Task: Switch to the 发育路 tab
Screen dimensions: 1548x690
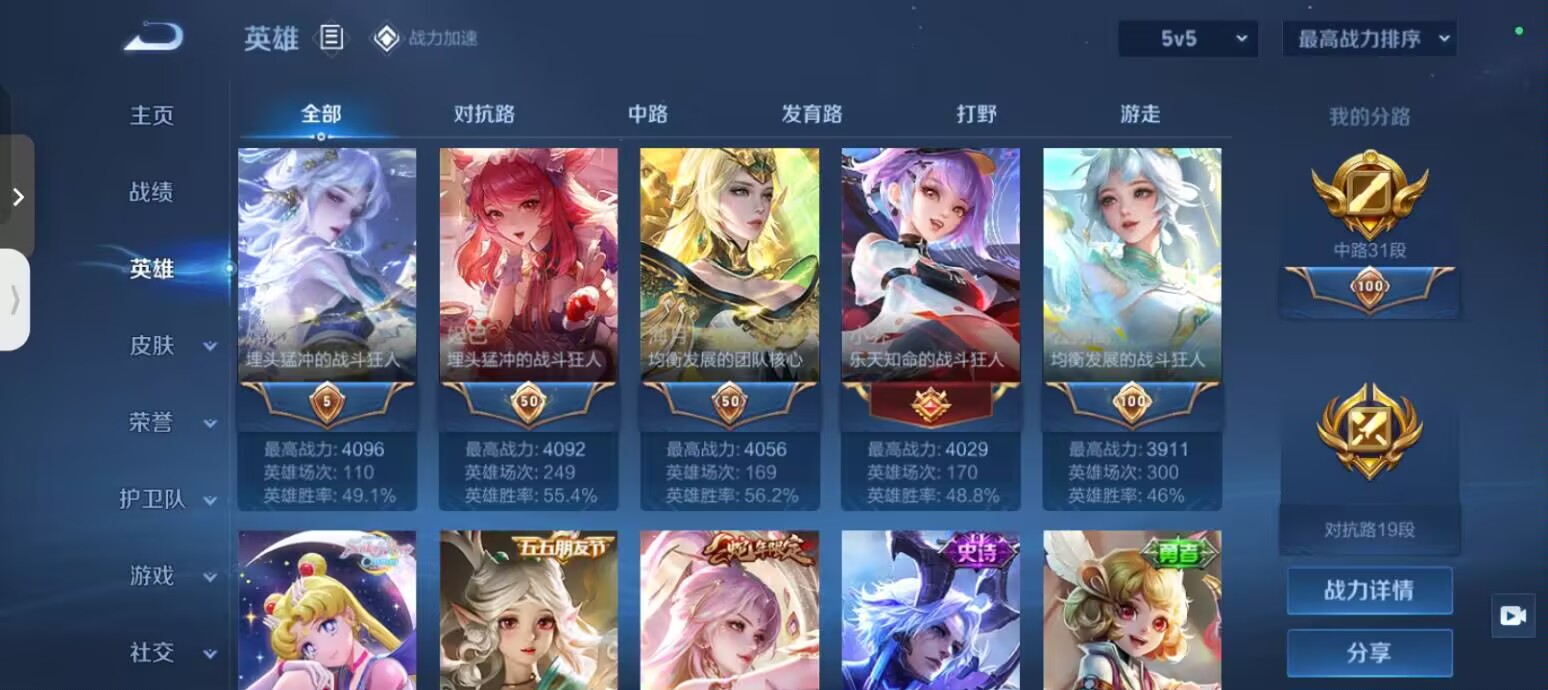Action: 812,114
